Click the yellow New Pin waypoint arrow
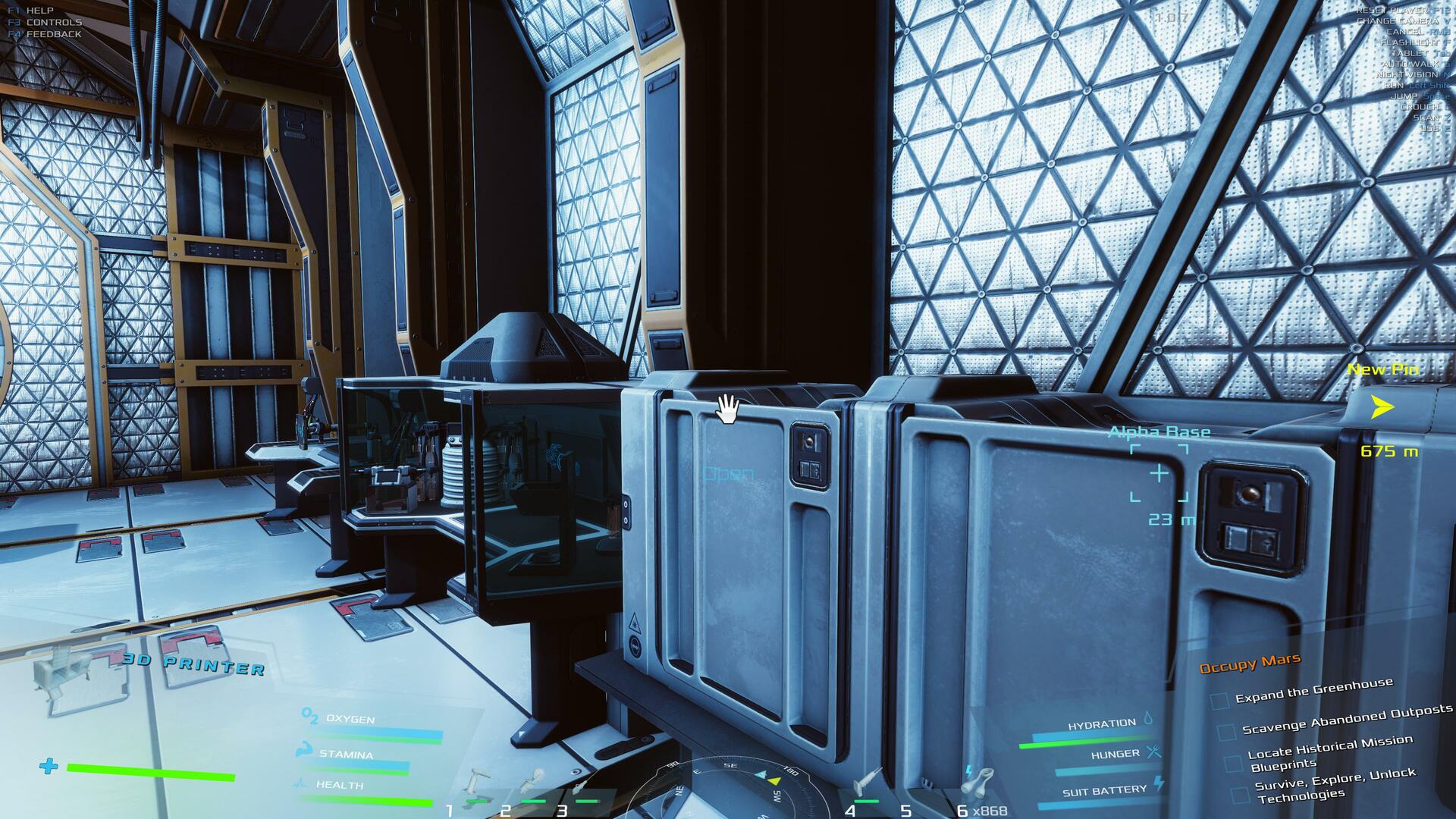The image size is (1456, 819). pos(1382,408)
